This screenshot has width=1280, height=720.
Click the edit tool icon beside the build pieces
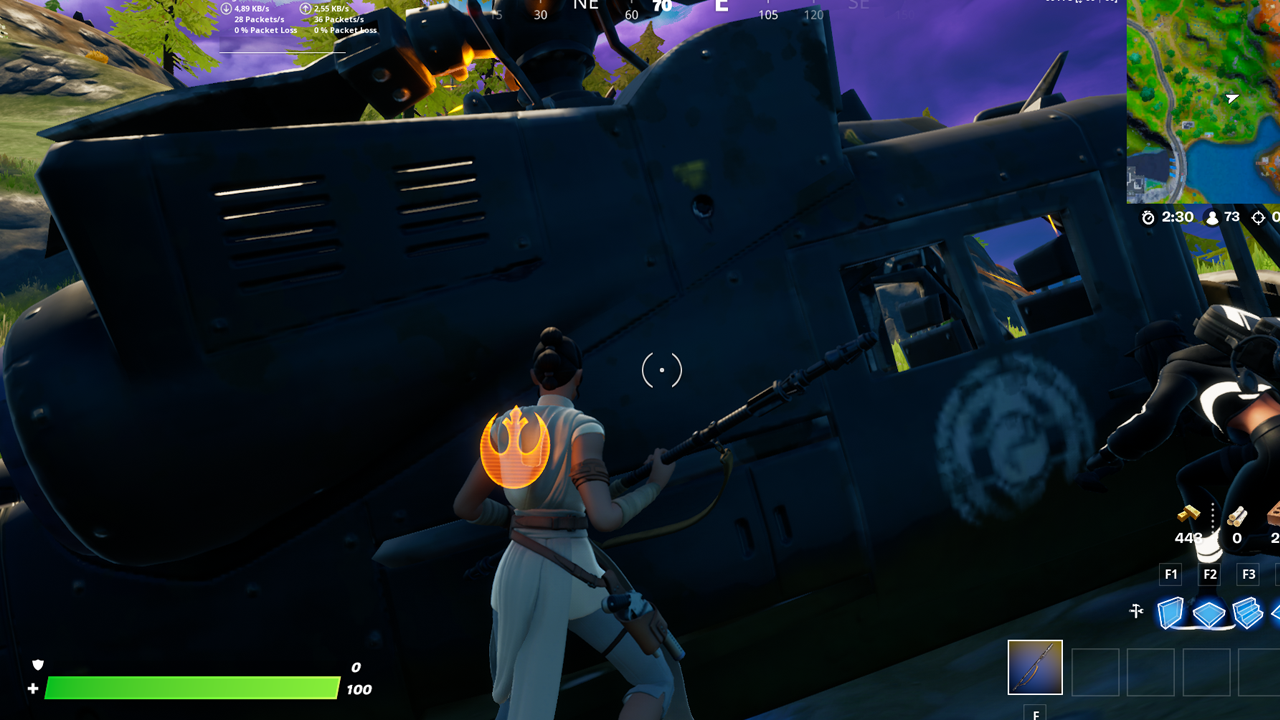coord(1137,611)
